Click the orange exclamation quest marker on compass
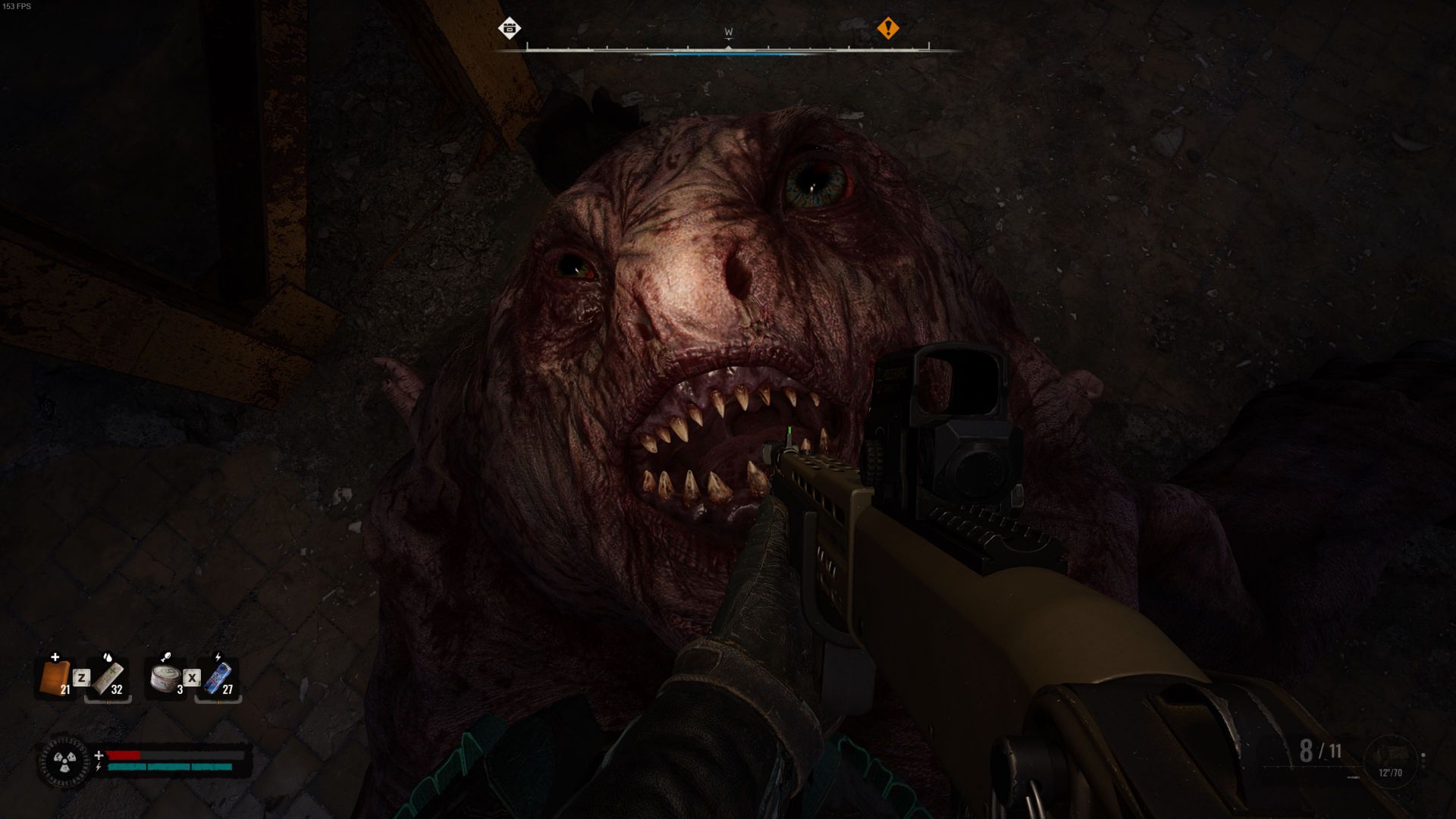The width and height of the screenshot is (1456, 819). (x=887, y=29)
